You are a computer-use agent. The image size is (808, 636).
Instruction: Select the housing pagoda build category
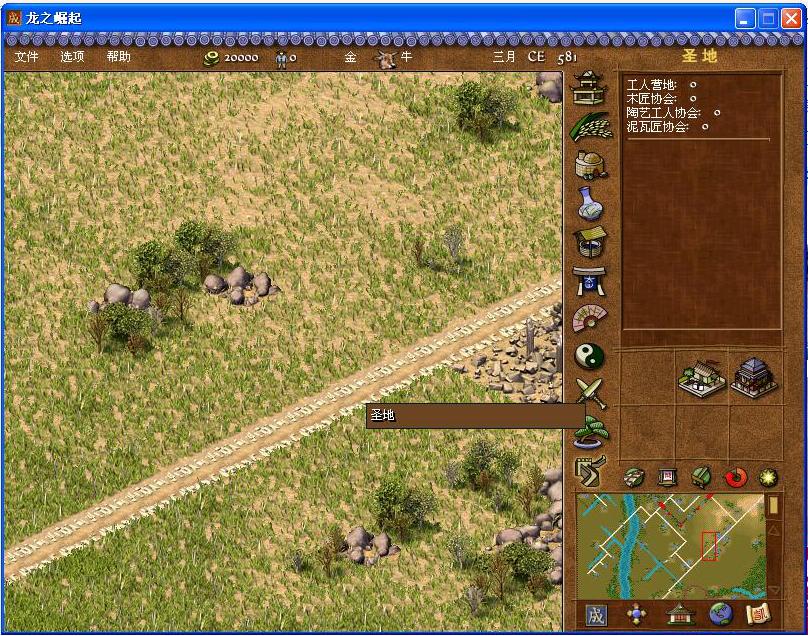coord(590,90)
